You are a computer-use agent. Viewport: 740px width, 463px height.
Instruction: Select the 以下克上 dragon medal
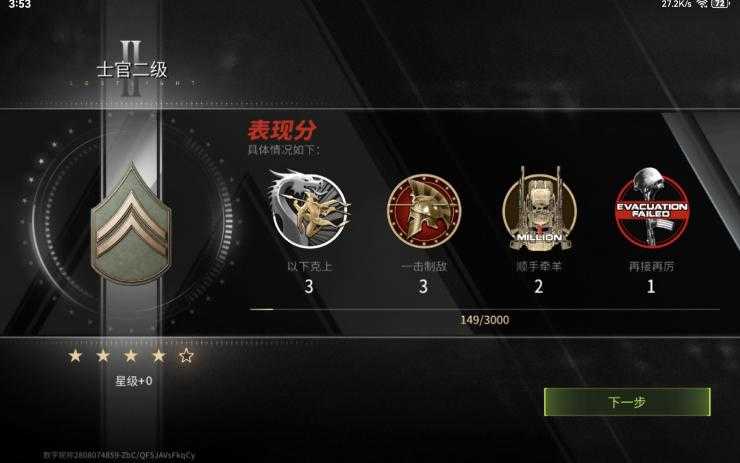pos(308,209)
